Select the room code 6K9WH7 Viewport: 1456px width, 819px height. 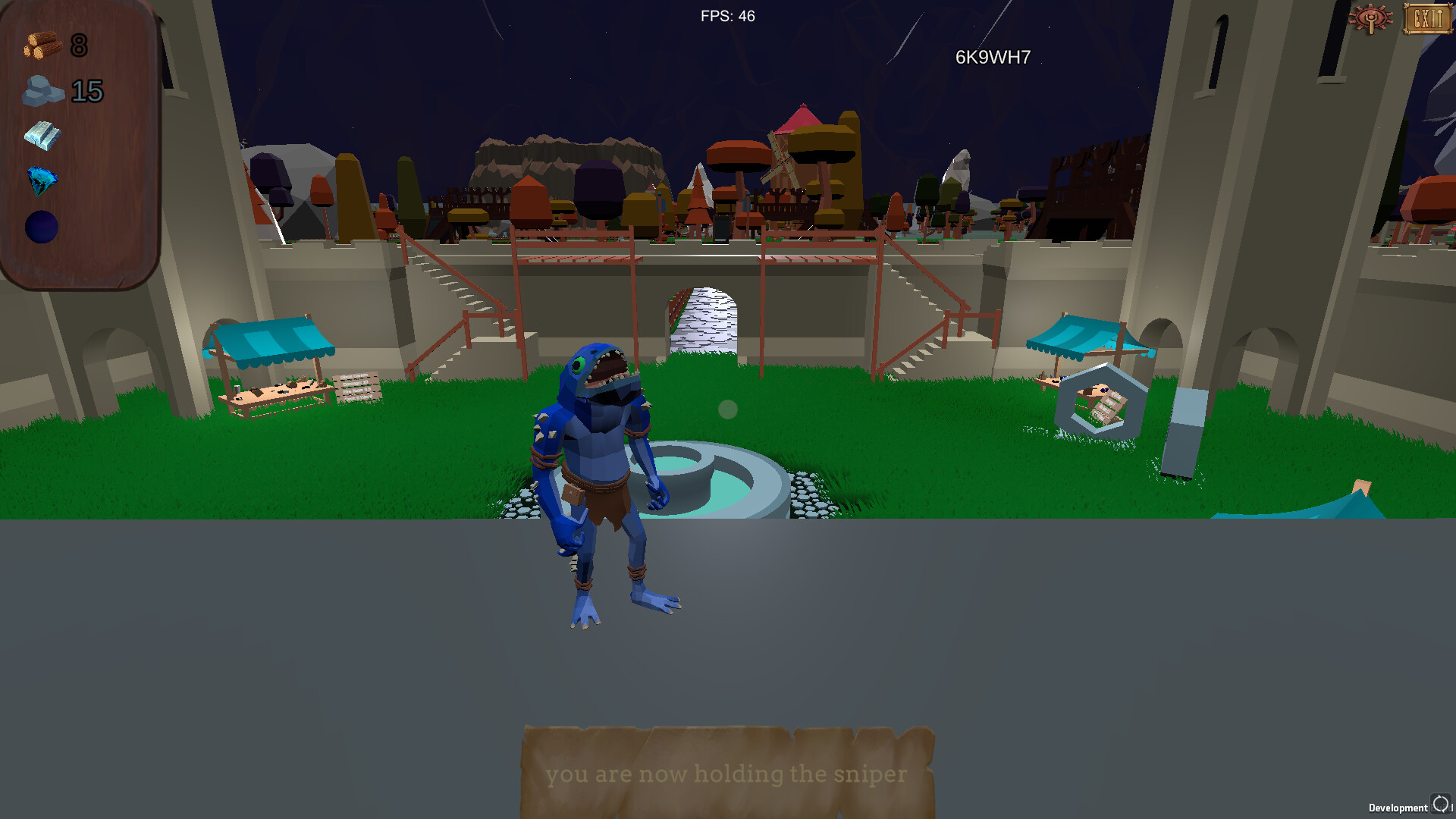(994, 55)
